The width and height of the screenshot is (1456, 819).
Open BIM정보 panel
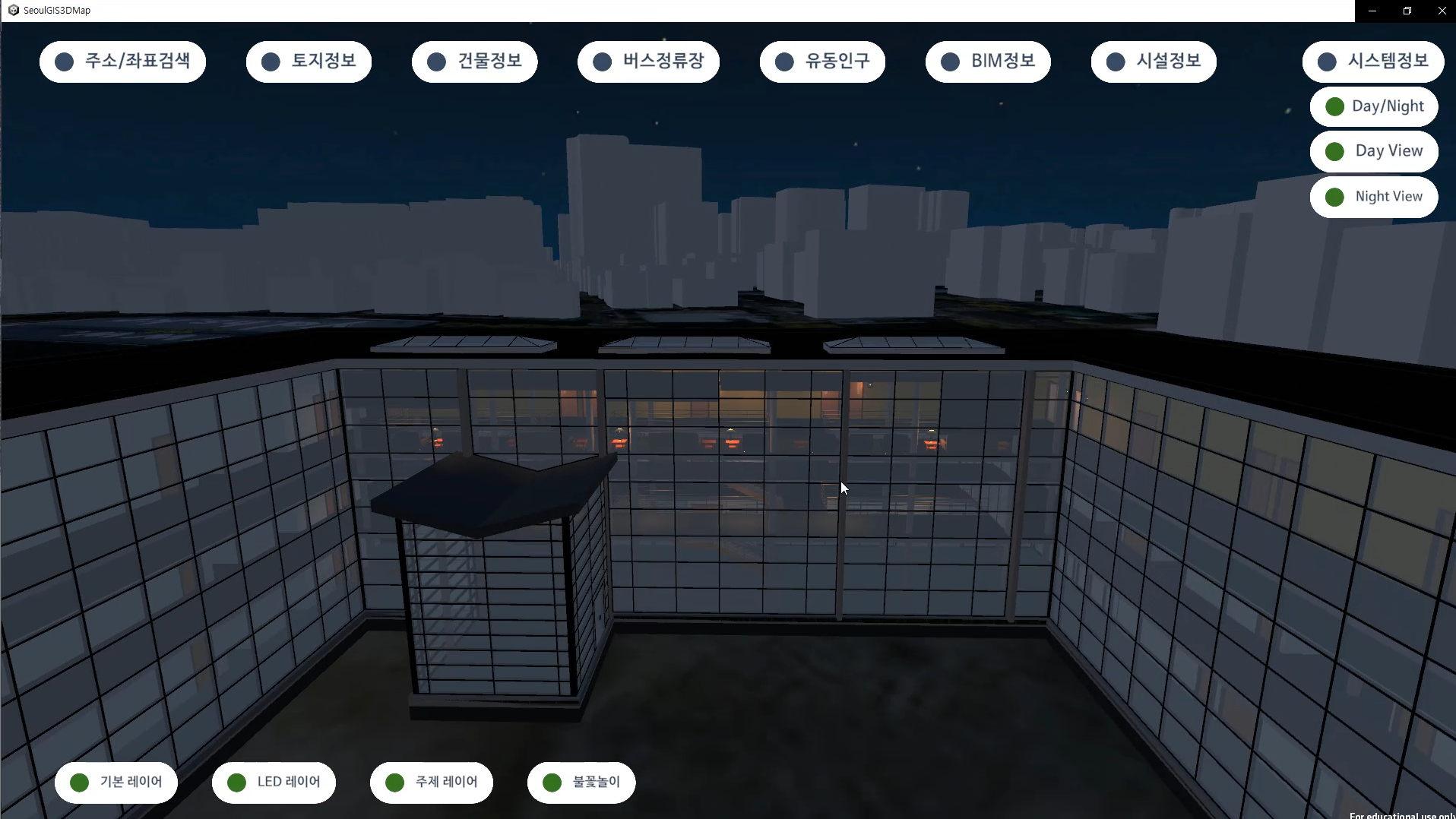tap(988, 62)
